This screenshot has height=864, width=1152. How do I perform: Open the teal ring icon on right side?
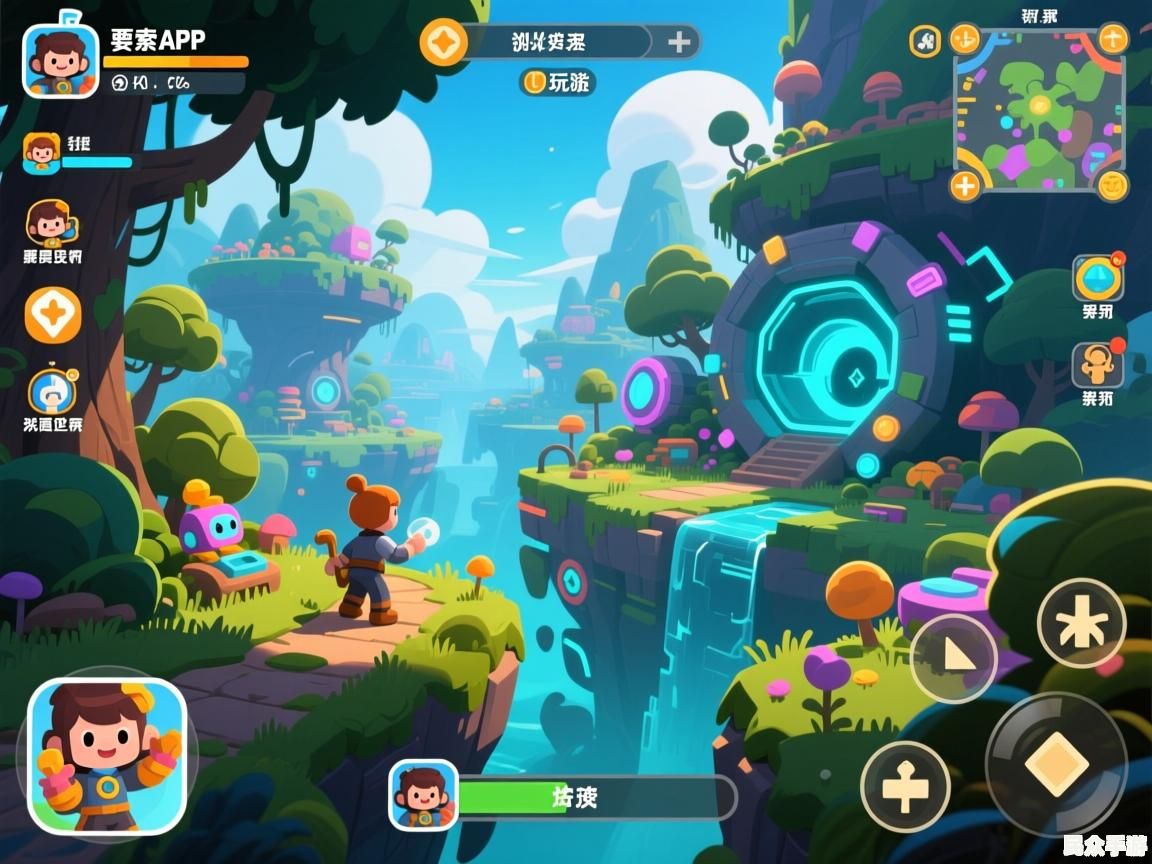pyautogui.click(x=1097, y=278)
